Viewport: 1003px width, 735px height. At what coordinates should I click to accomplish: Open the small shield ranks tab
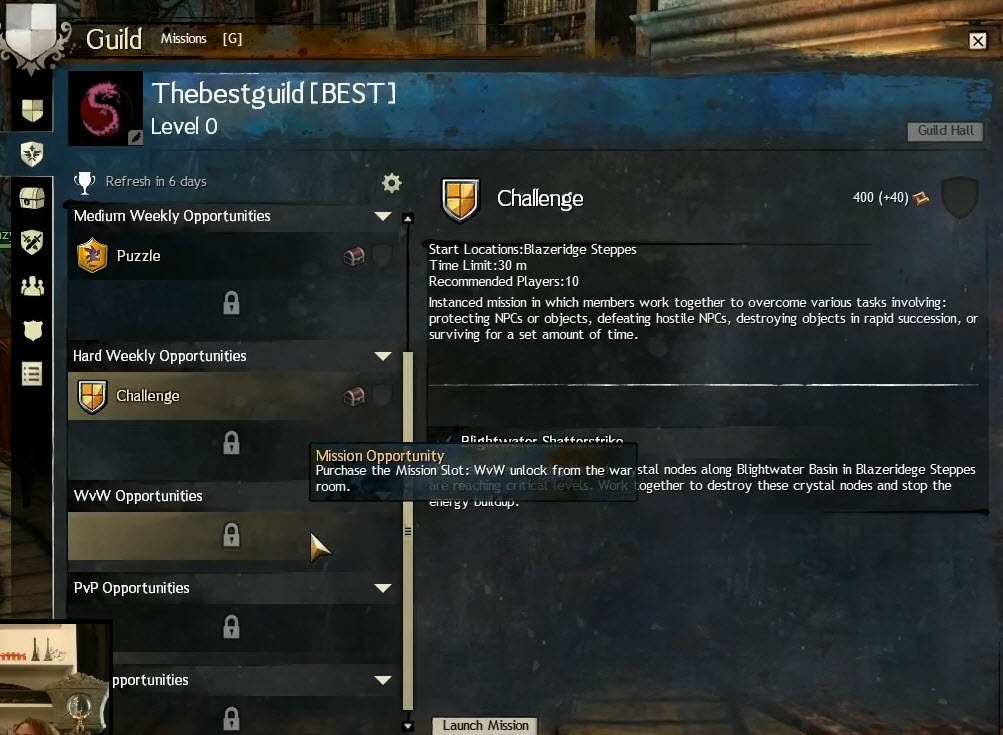pos(32,330)
